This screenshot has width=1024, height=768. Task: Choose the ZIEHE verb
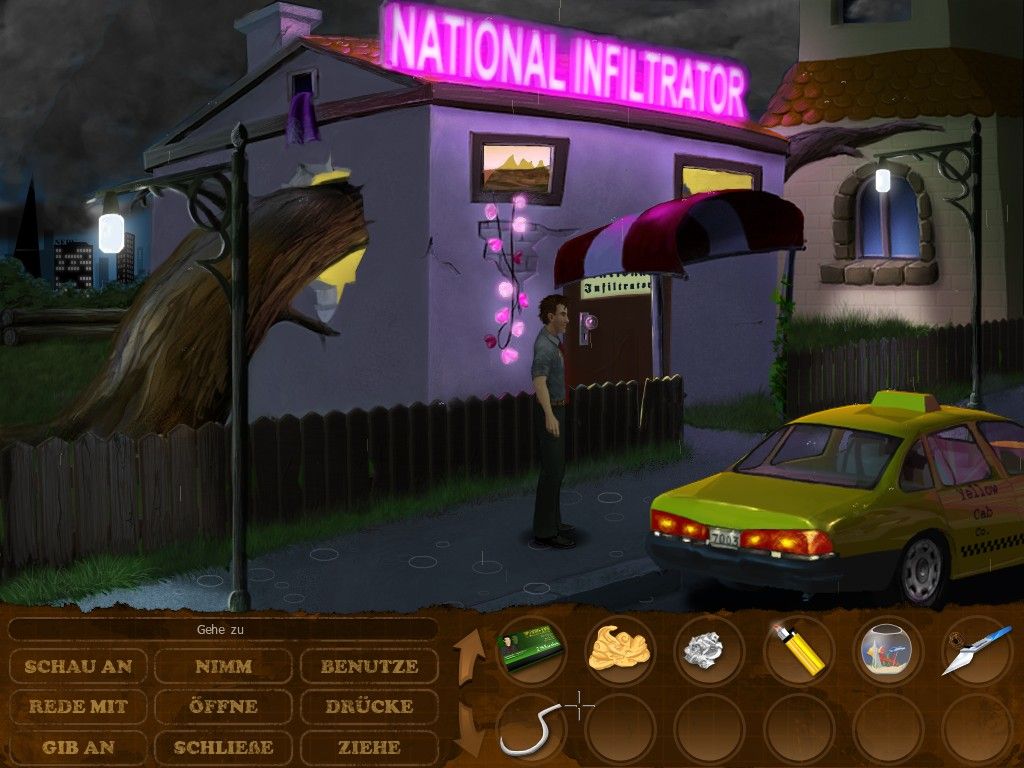[x=369, y=747]
